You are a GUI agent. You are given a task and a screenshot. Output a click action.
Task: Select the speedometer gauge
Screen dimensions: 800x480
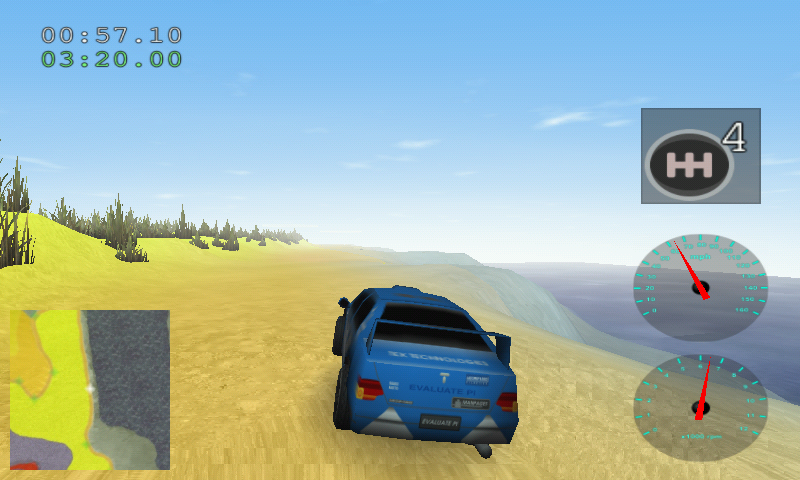tap(701, 288)
